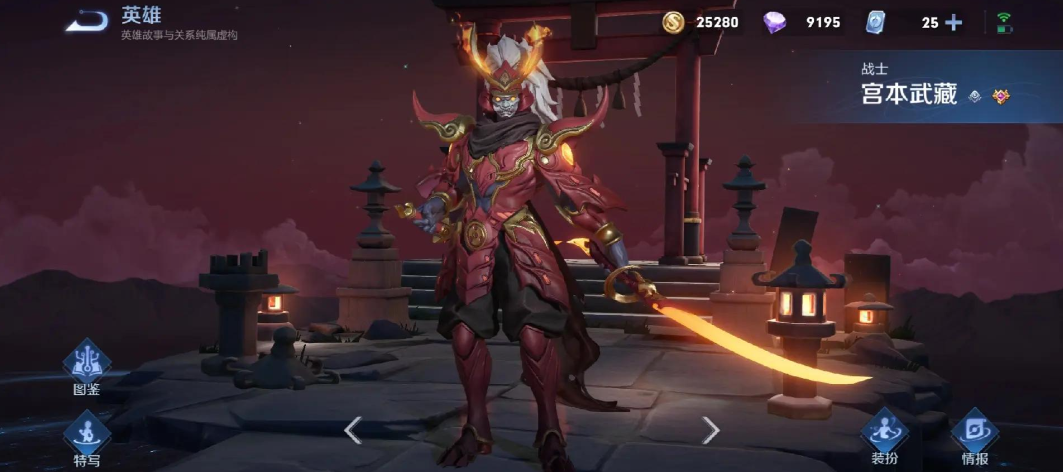Open the 装扮 outfit menu
The height and width of the screenshot is (472, 1063).
884,435
